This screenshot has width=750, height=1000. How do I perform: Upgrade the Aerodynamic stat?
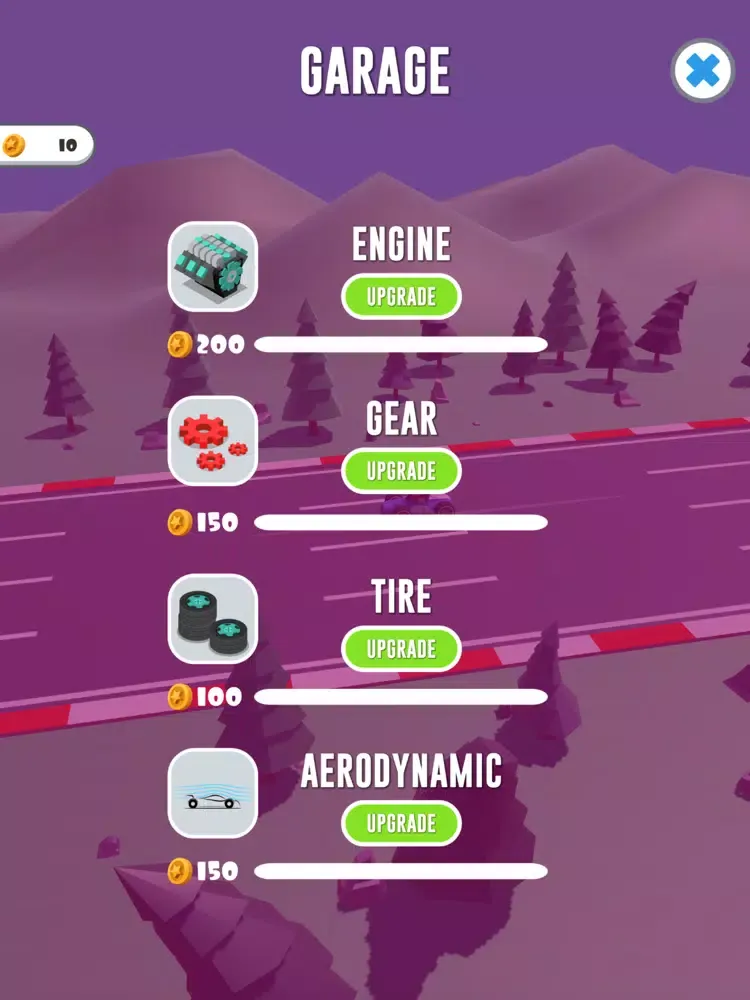pos(401,823)
